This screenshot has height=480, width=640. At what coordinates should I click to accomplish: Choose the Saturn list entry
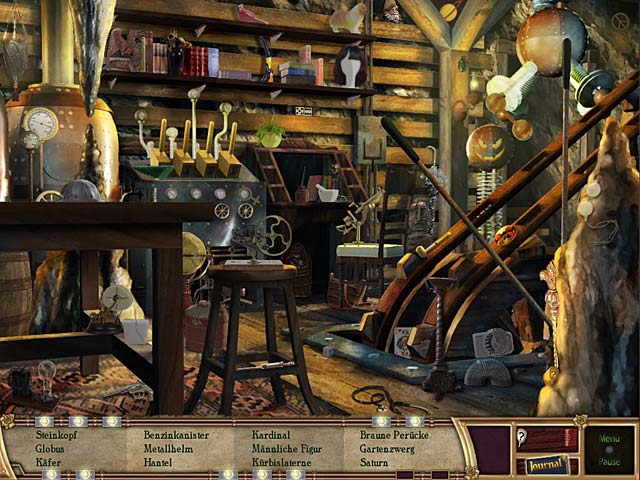click(x=373, y=463)
